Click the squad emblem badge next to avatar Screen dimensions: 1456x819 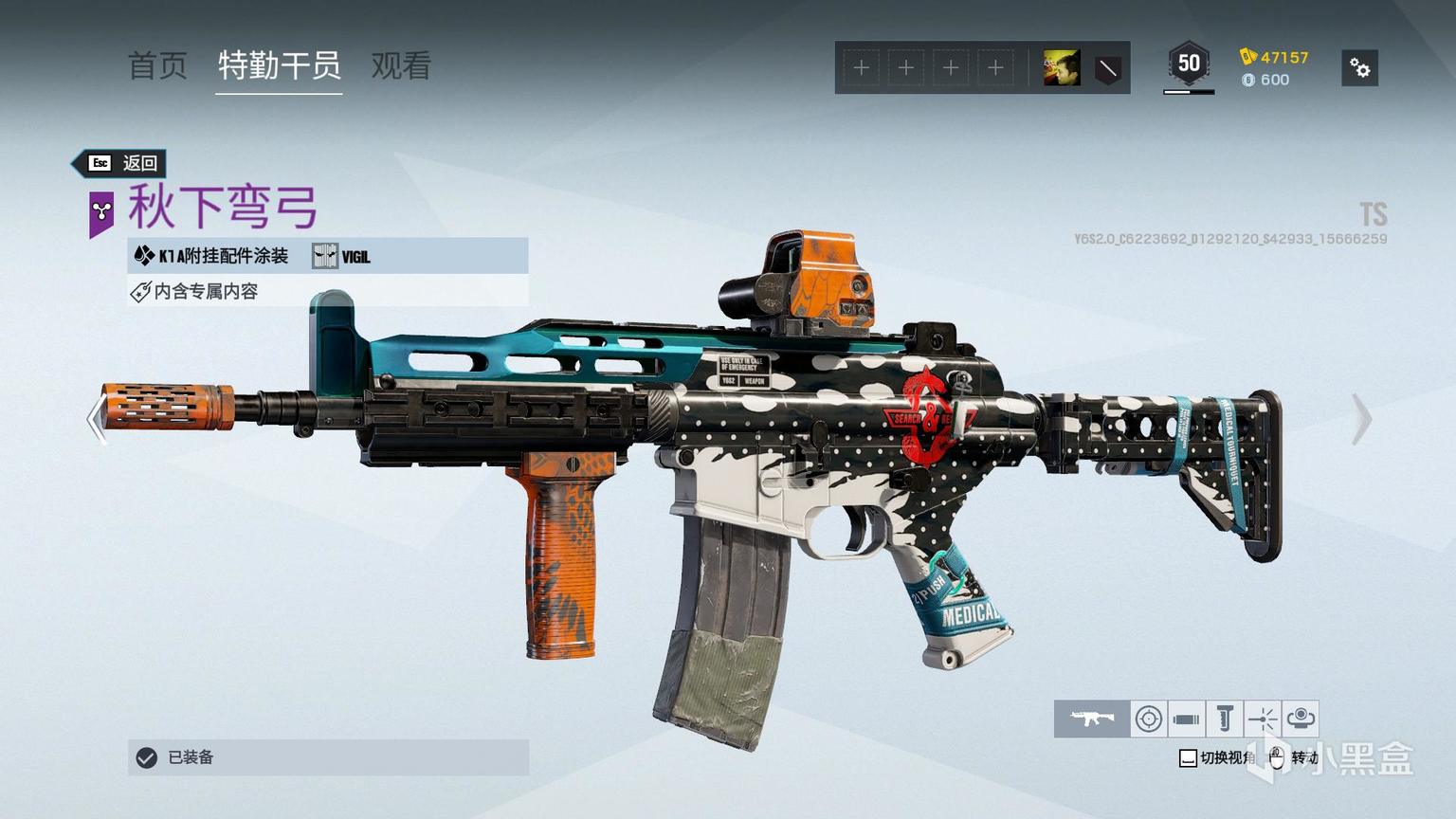point(1107,68)
